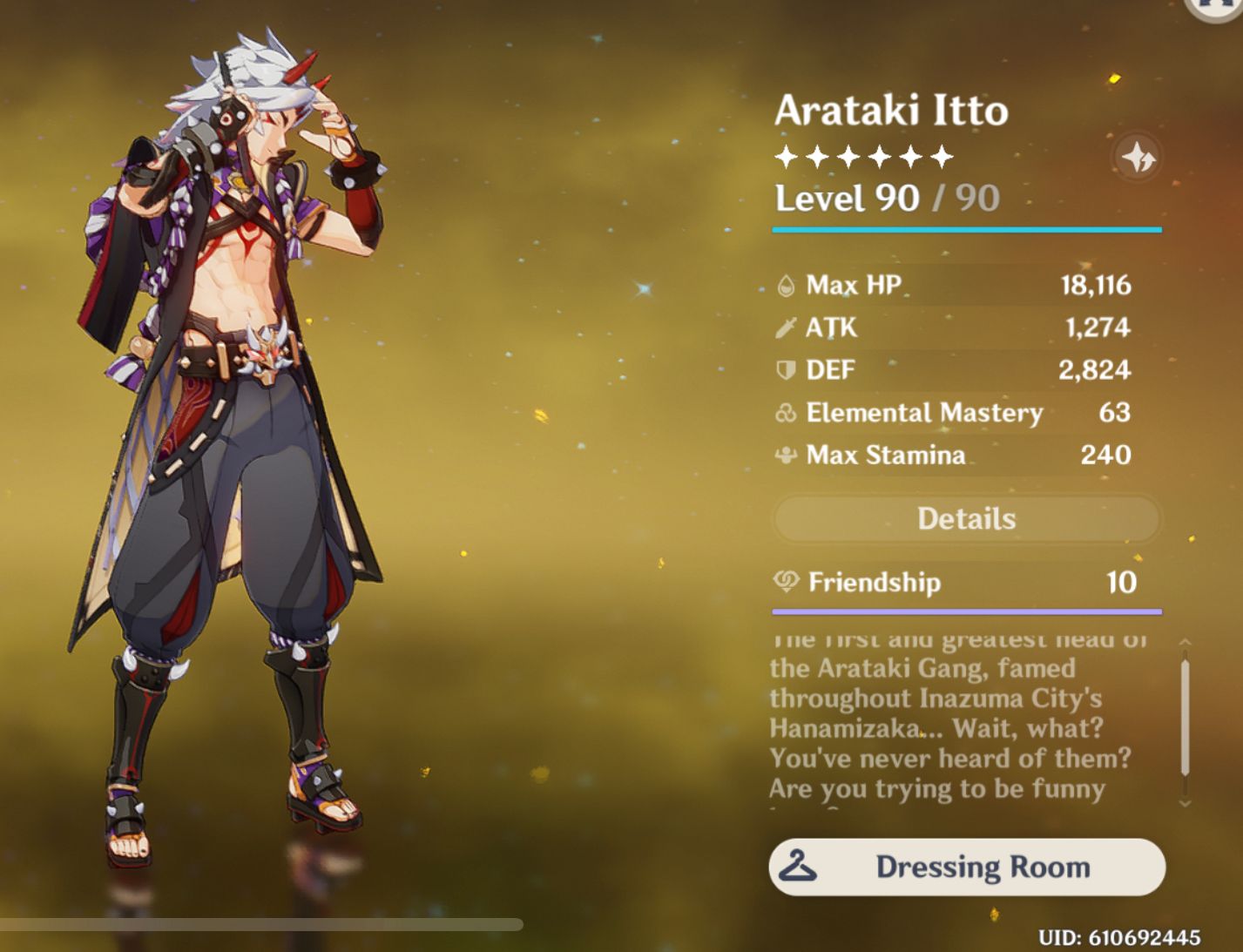
Task: Click the character description scrollbar
Action: [x=1185, y=718]
